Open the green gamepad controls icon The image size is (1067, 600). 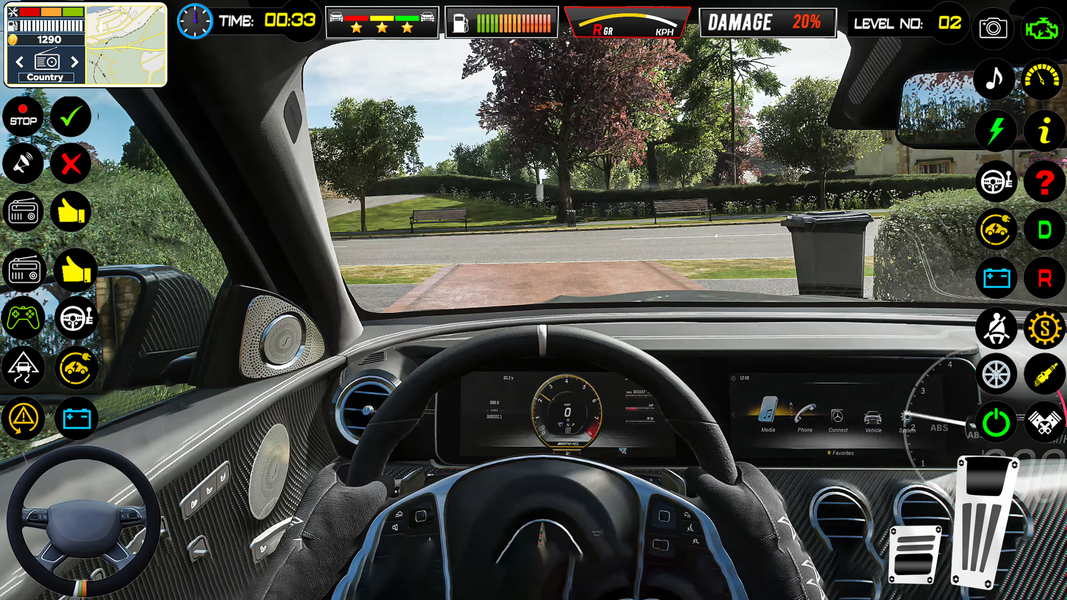point(22,318)
